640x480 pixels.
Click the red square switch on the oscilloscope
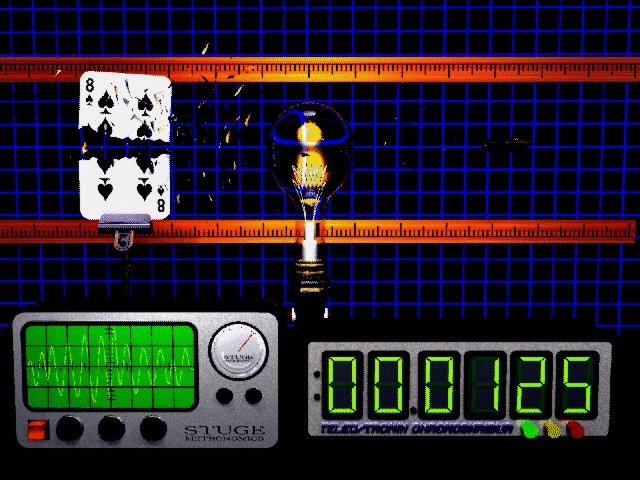[x=38, y=430]
